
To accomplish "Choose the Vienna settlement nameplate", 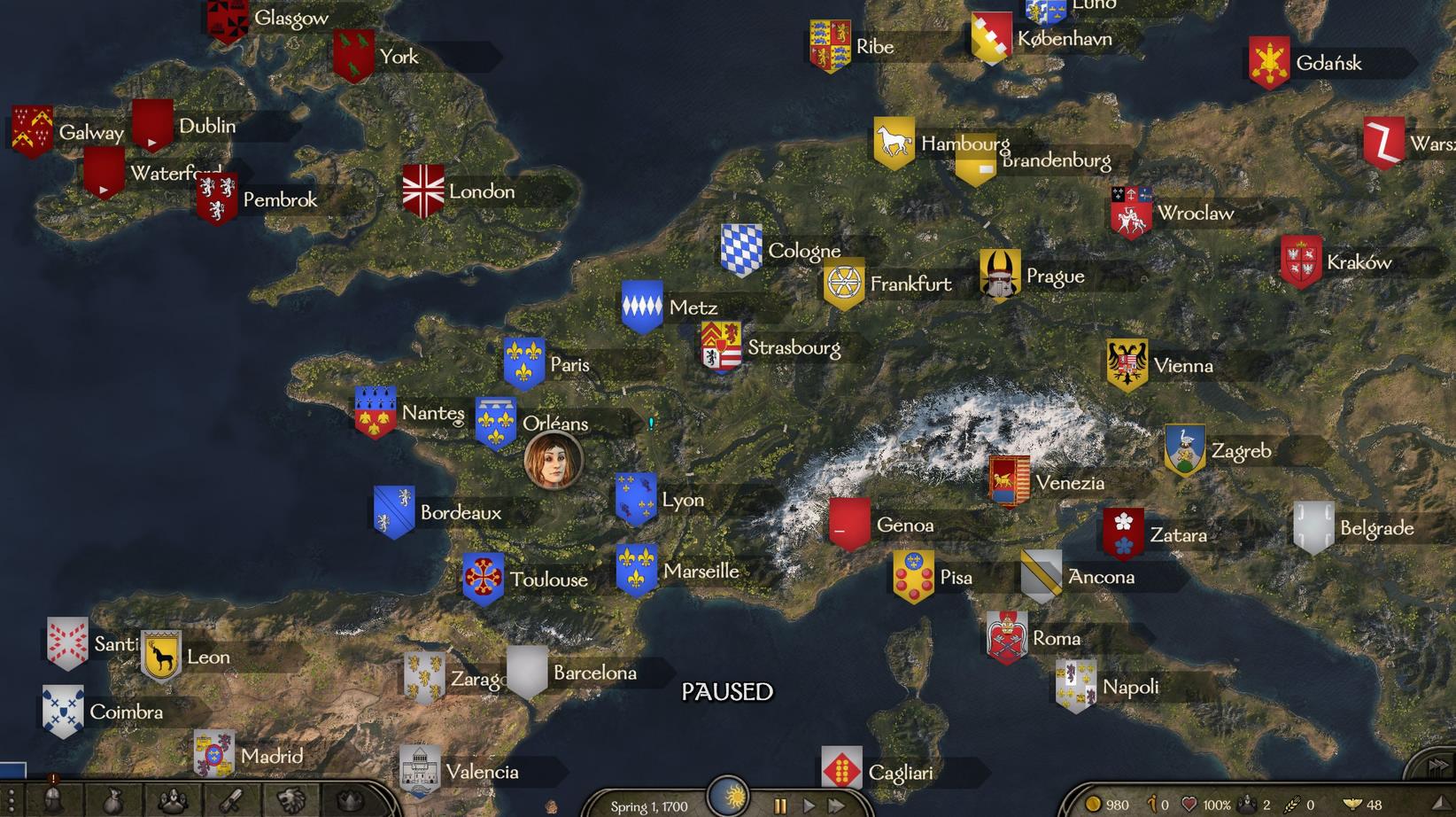I will point(1182,366).
